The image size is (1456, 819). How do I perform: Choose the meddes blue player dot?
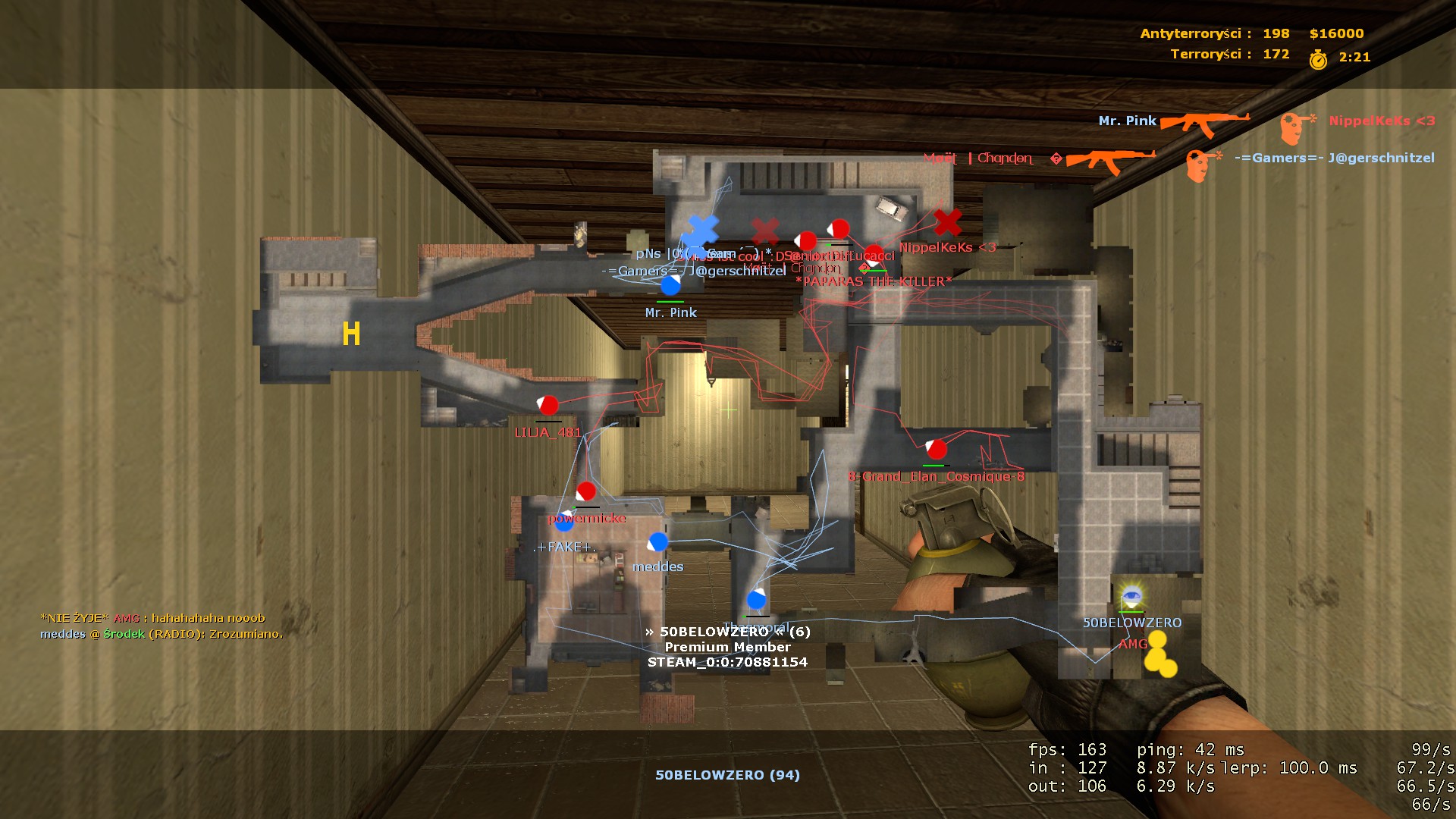tap(657, 542)
